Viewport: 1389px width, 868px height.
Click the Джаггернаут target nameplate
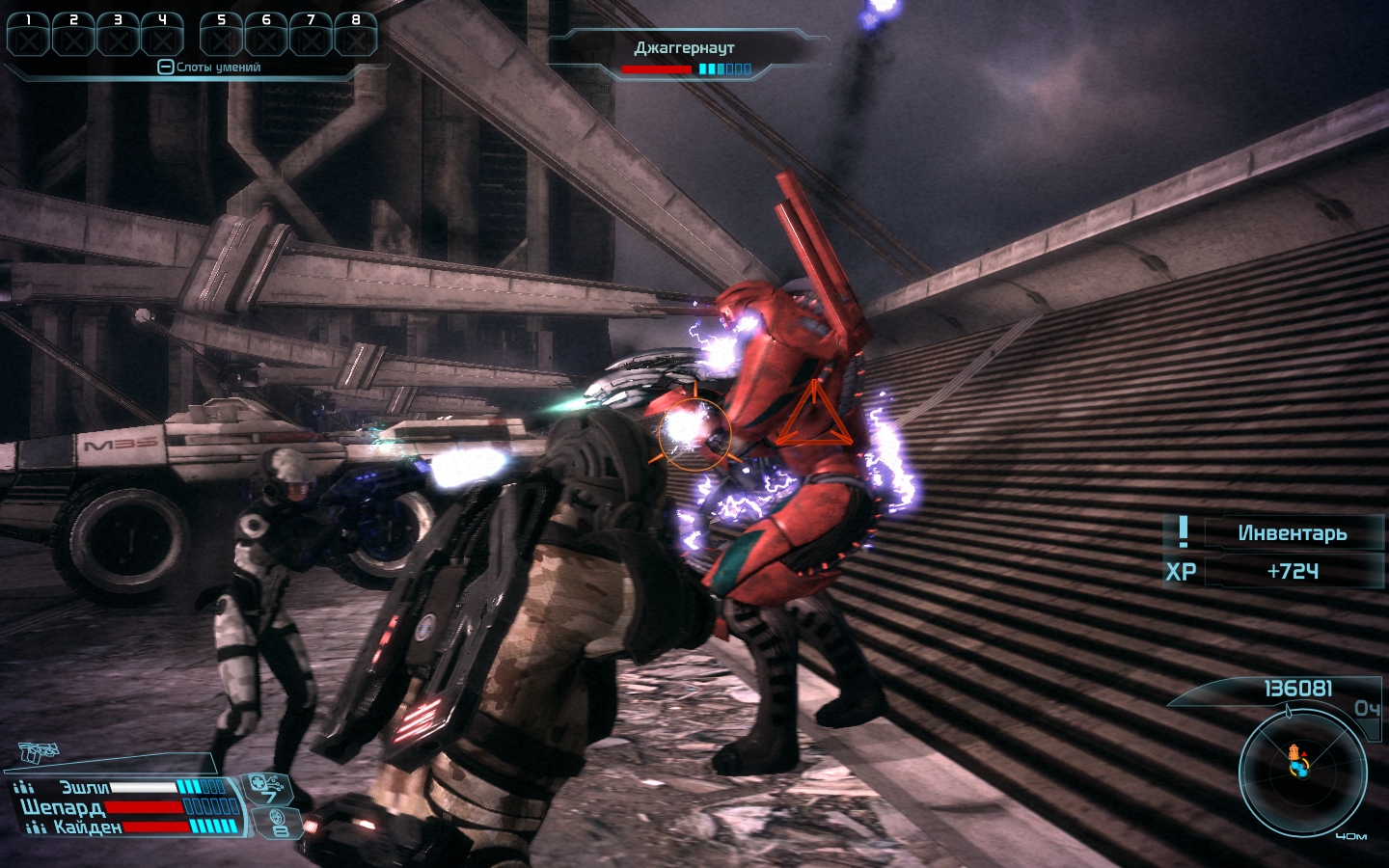click(x=684, y=48)
